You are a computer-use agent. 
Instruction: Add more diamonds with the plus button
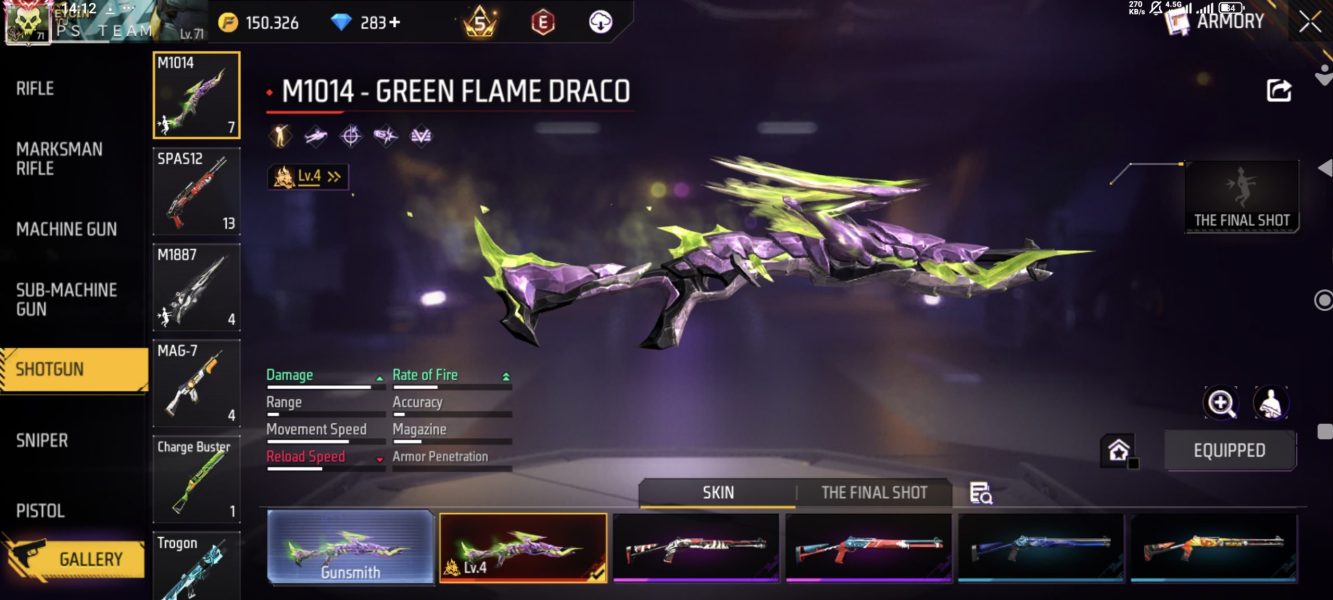click(x=395, y=22)
